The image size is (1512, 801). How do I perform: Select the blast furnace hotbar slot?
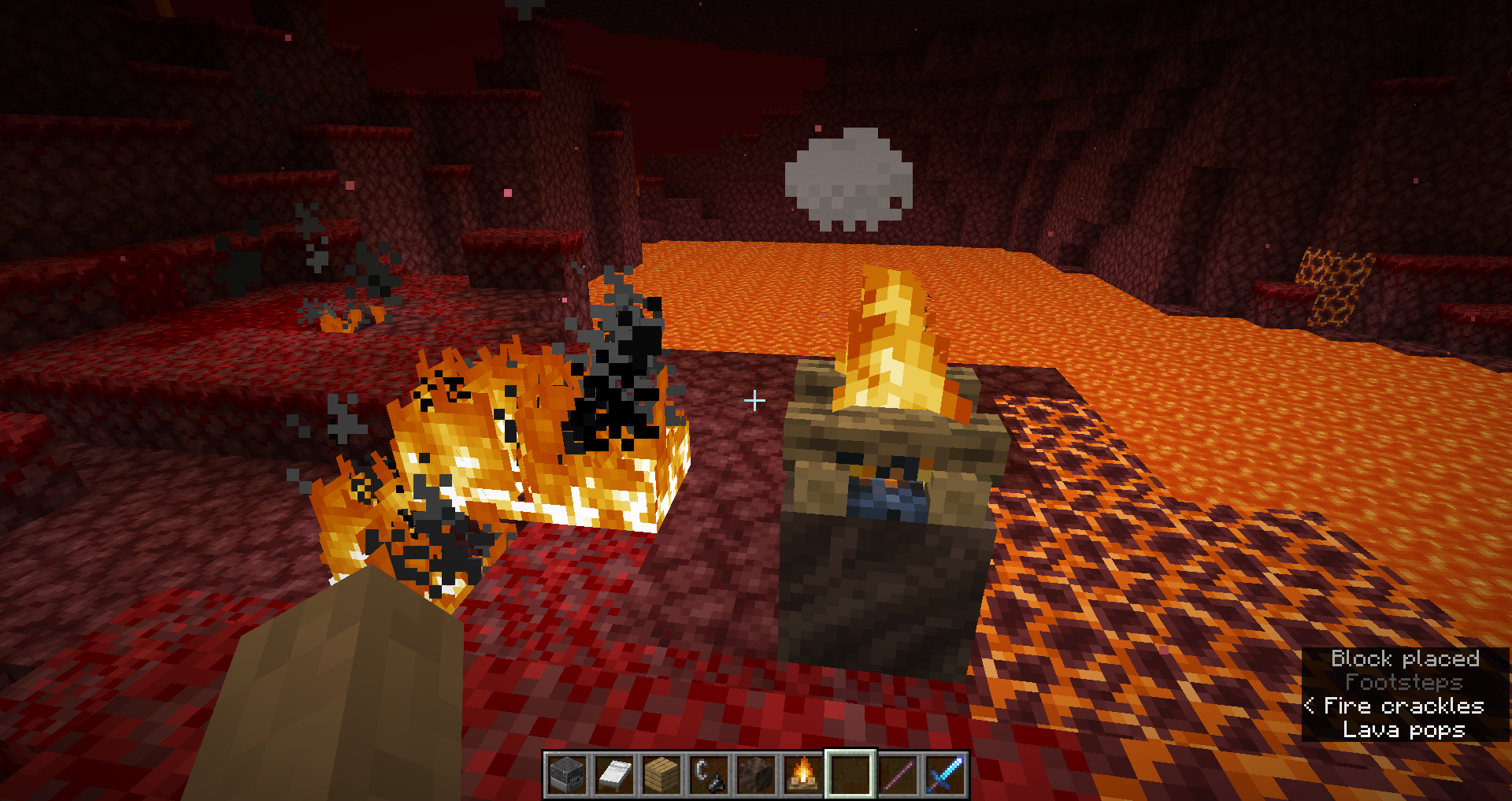tap(567, 775)
